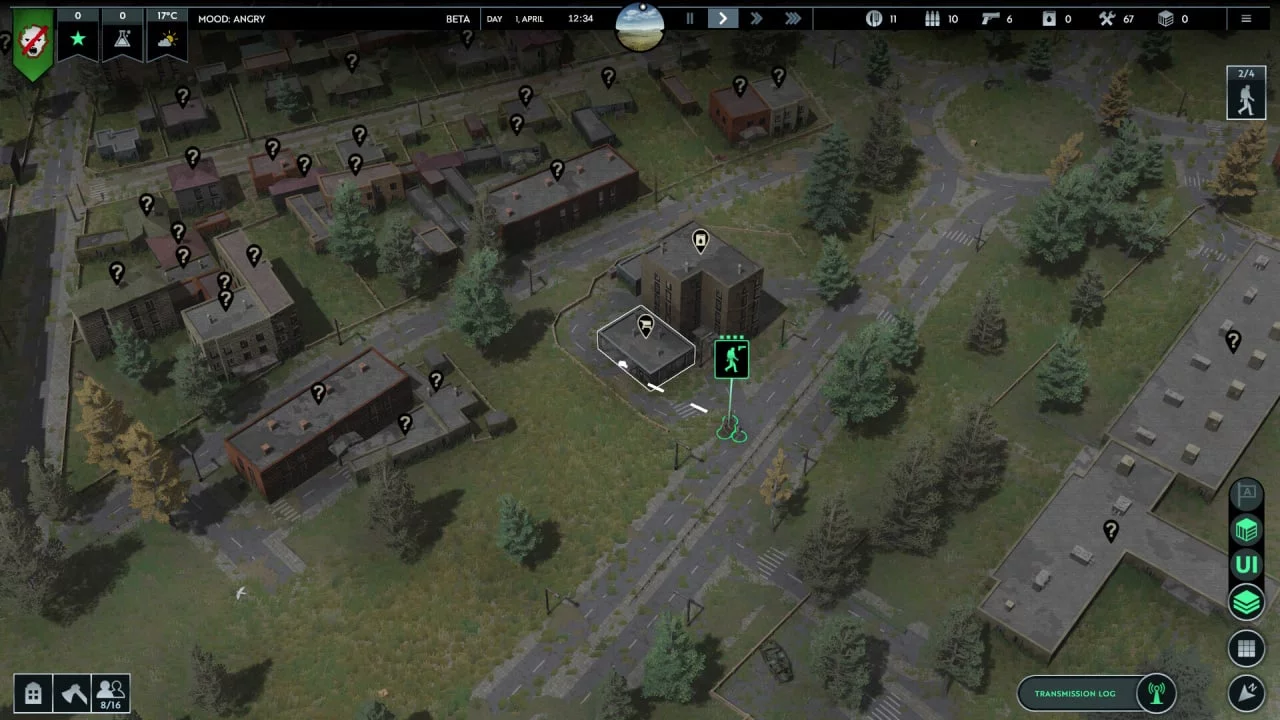Screen dimensions: 1280x720
Task: Open the hamburger main menu
Action: [x=1246, y=18]
